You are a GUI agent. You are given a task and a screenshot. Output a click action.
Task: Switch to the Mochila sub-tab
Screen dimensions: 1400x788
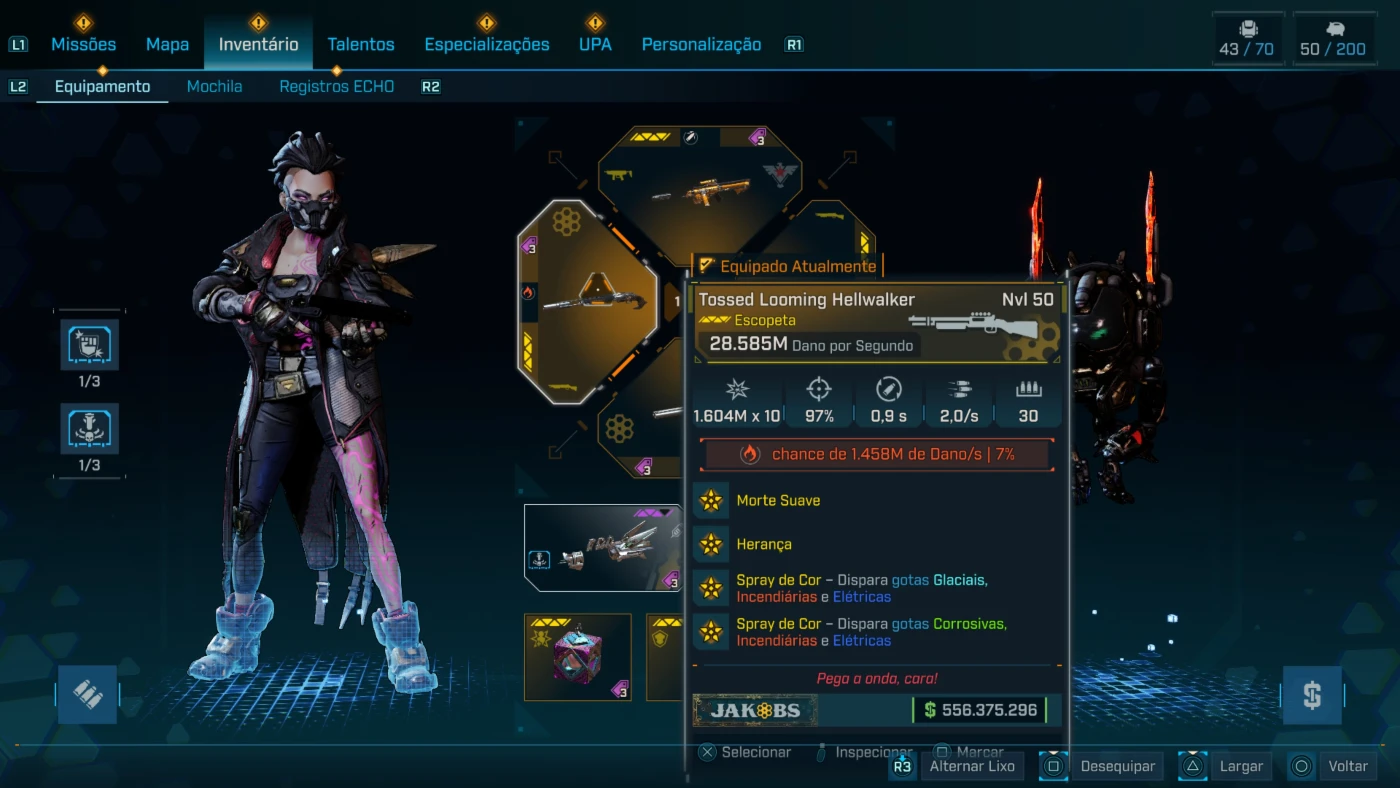(214, 86)
